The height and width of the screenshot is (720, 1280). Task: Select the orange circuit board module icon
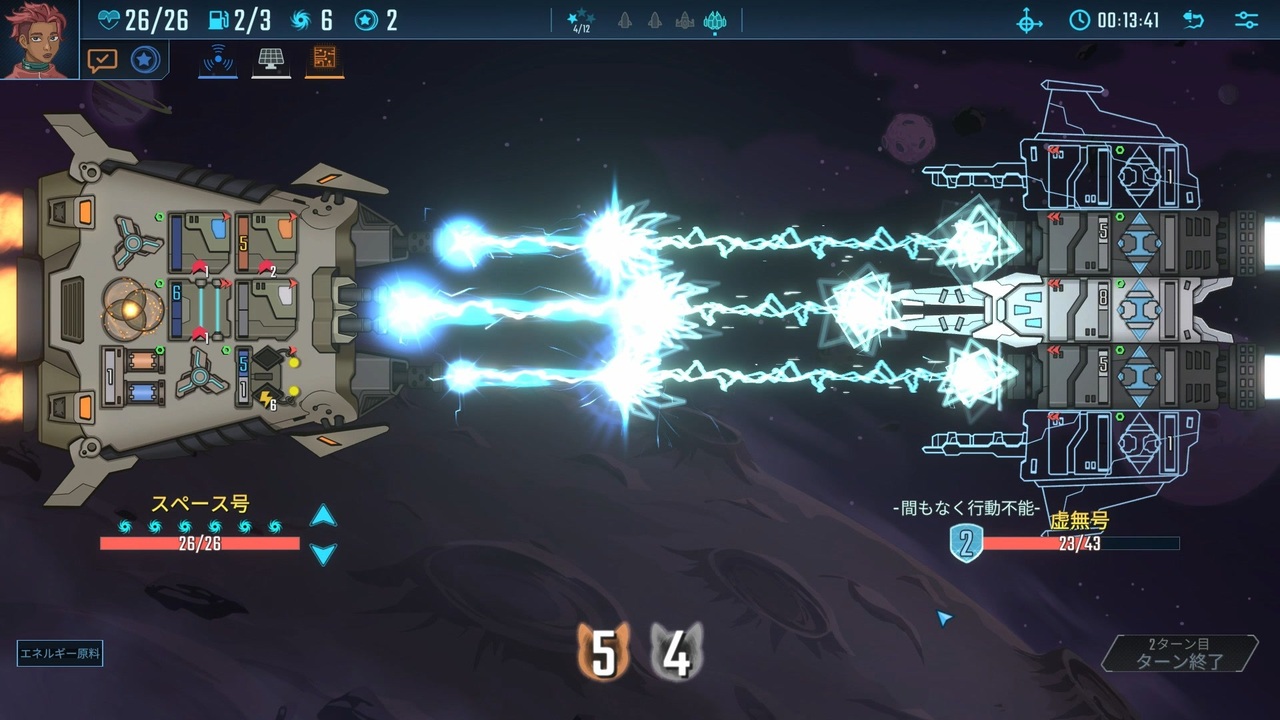coord(324,60)
